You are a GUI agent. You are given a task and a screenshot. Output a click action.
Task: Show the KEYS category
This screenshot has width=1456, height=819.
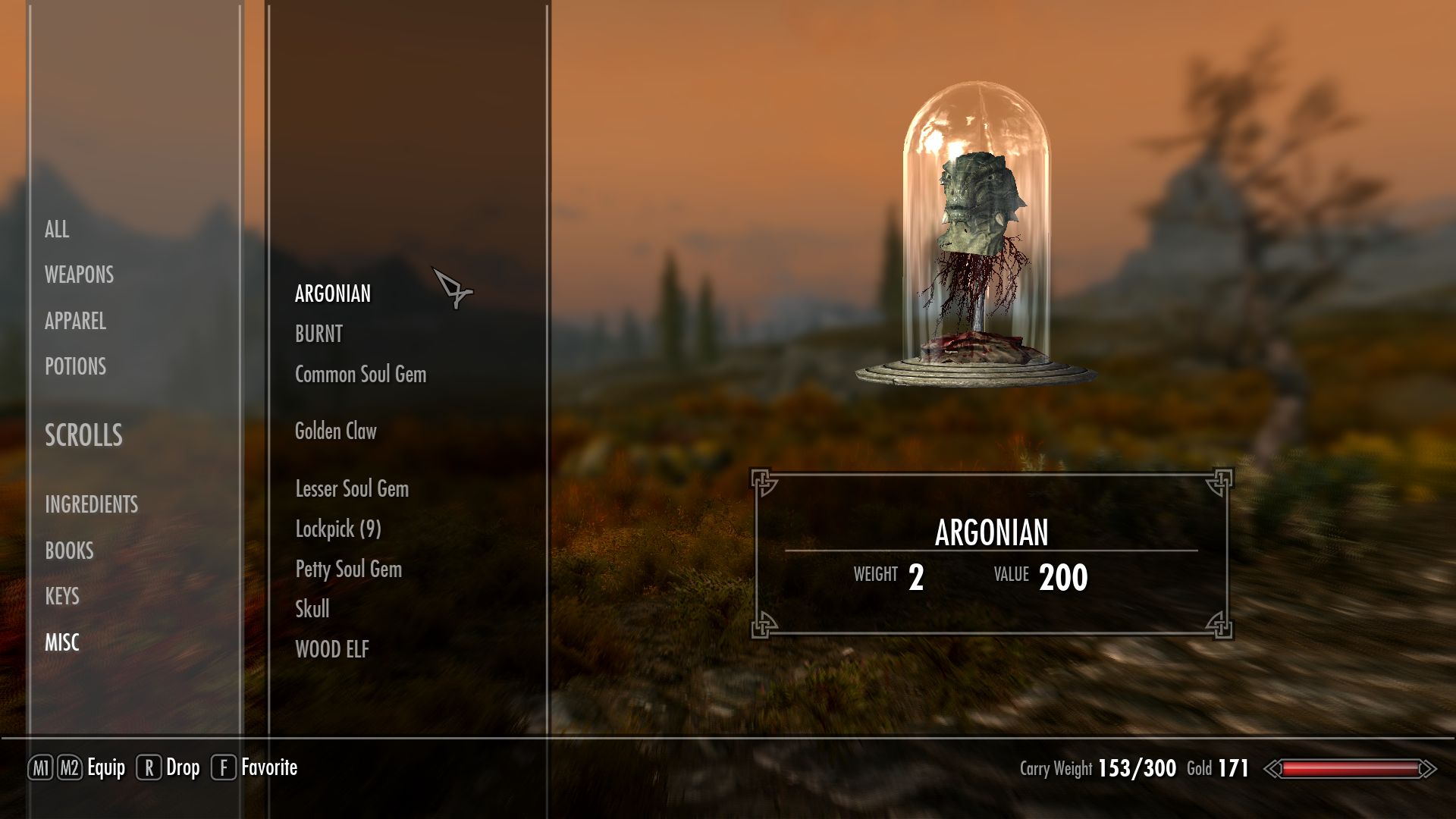pos(62,596)
